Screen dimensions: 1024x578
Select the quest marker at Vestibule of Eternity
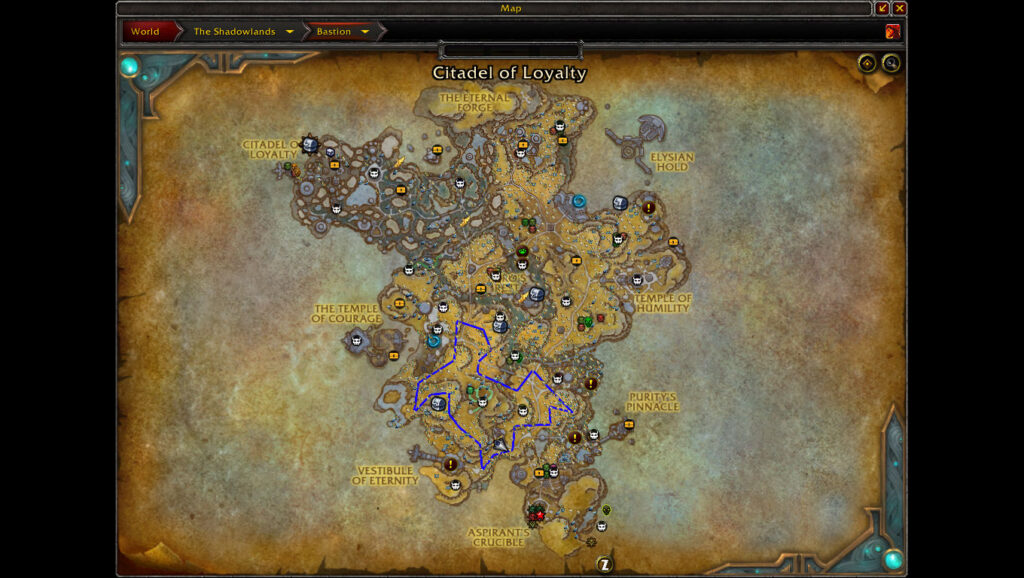451,464
